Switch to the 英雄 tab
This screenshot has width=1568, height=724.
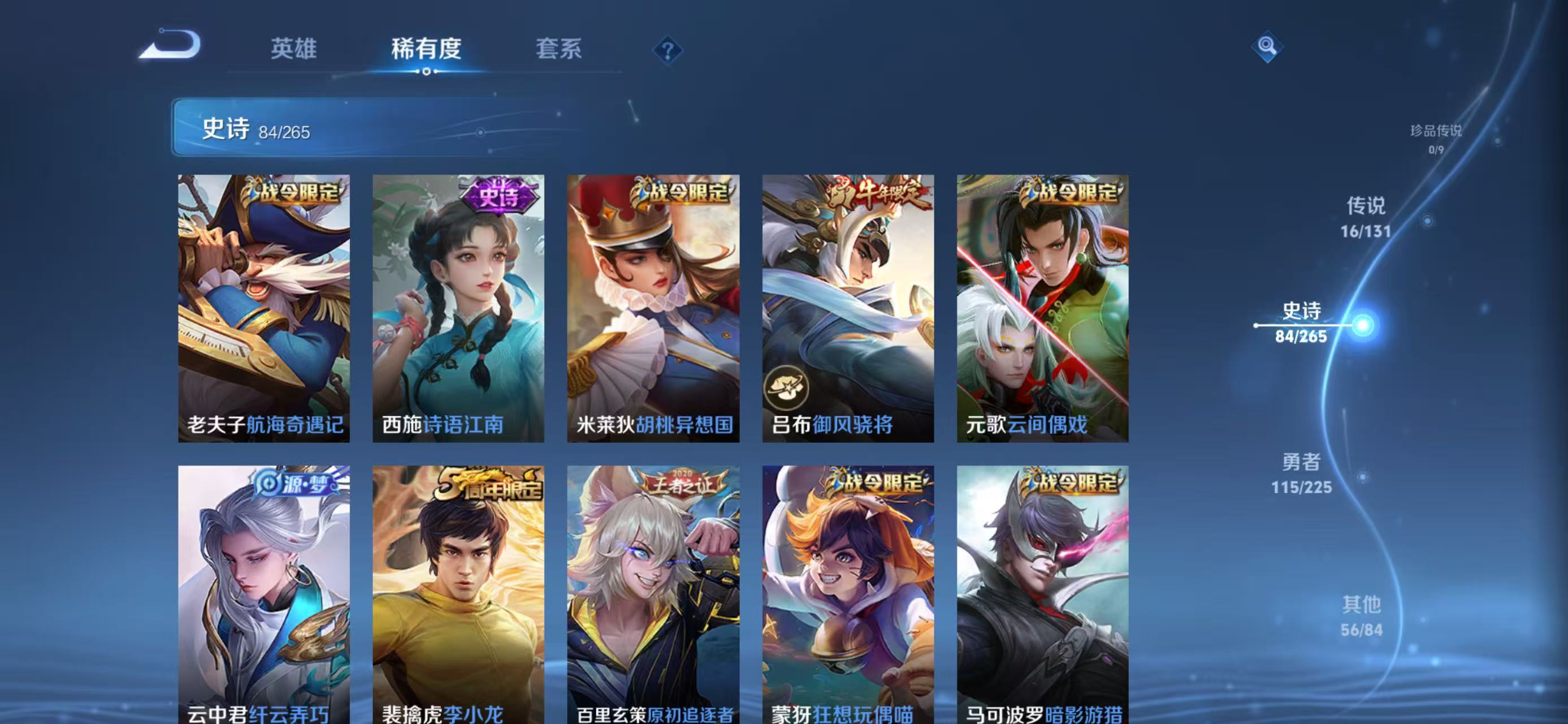click(293, 49)
